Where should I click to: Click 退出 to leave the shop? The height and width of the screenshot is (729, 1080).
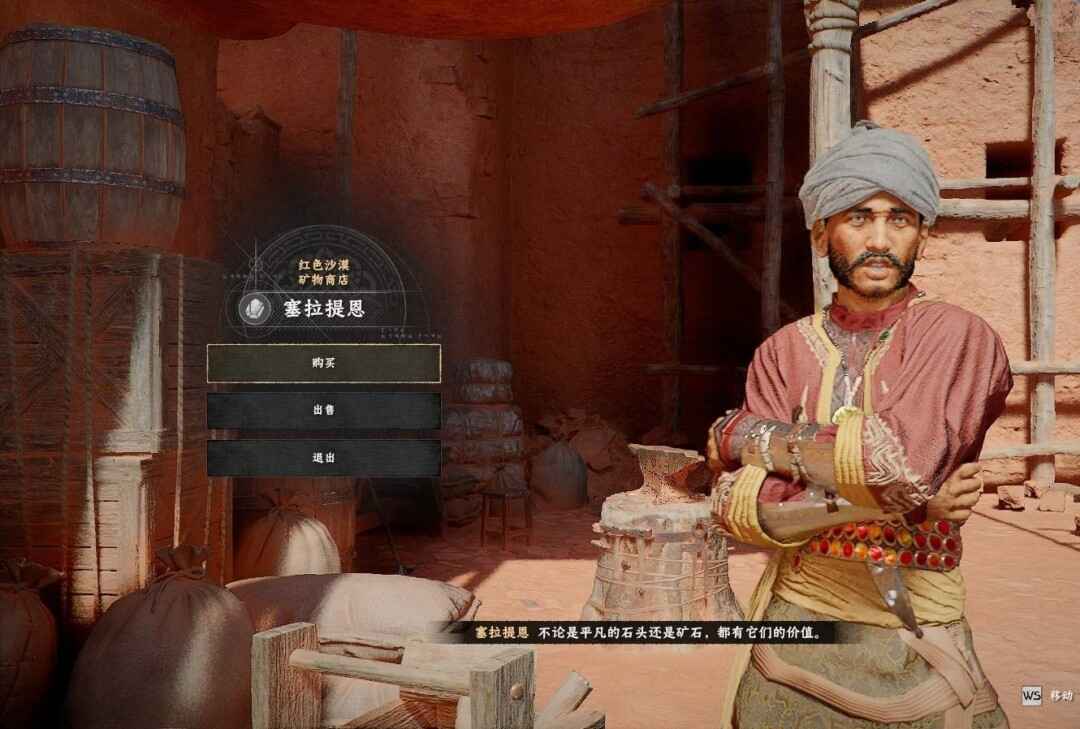tap(323, 457)
